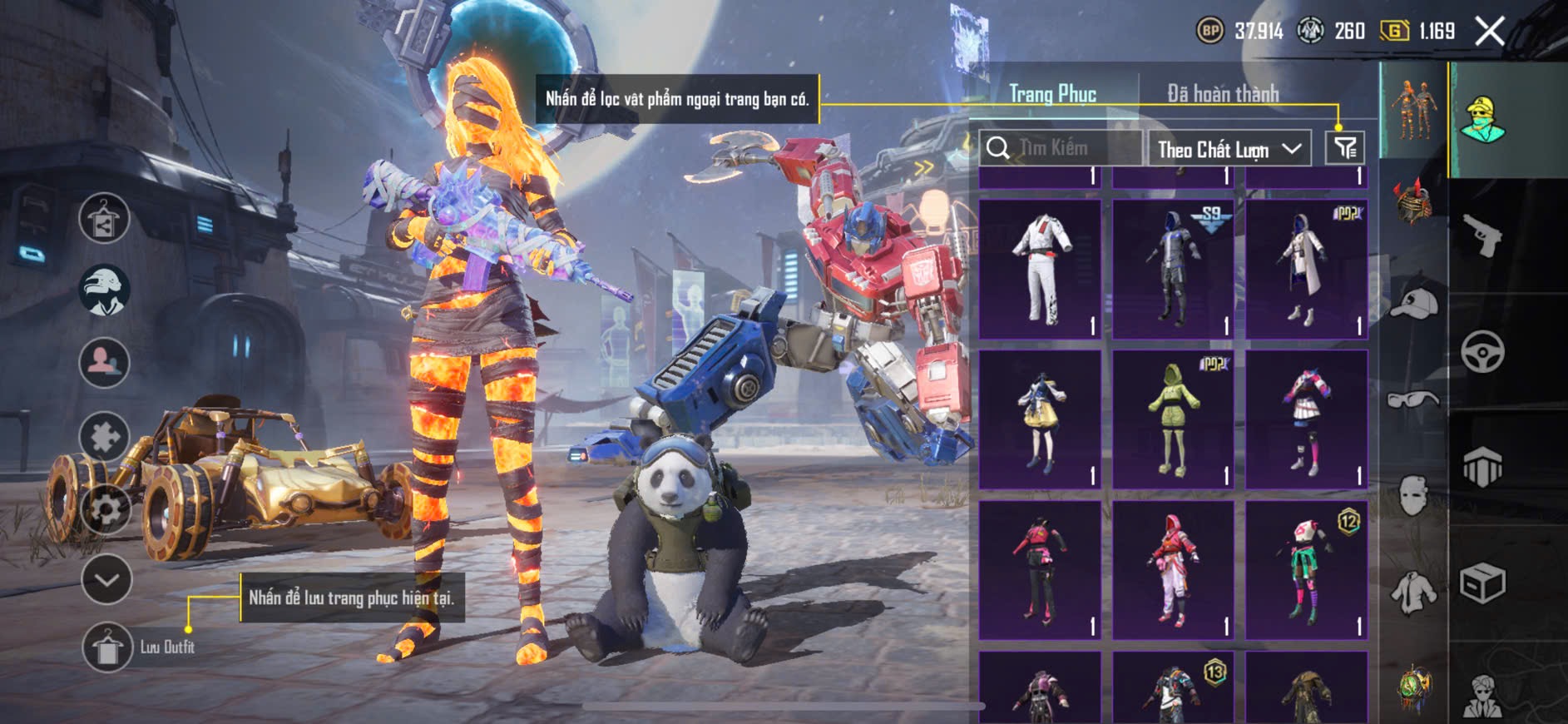Viewport: 1568px width, 724px height.
Task: Open the steering wheel vehicle category
Action: [x=1482, y=351]
